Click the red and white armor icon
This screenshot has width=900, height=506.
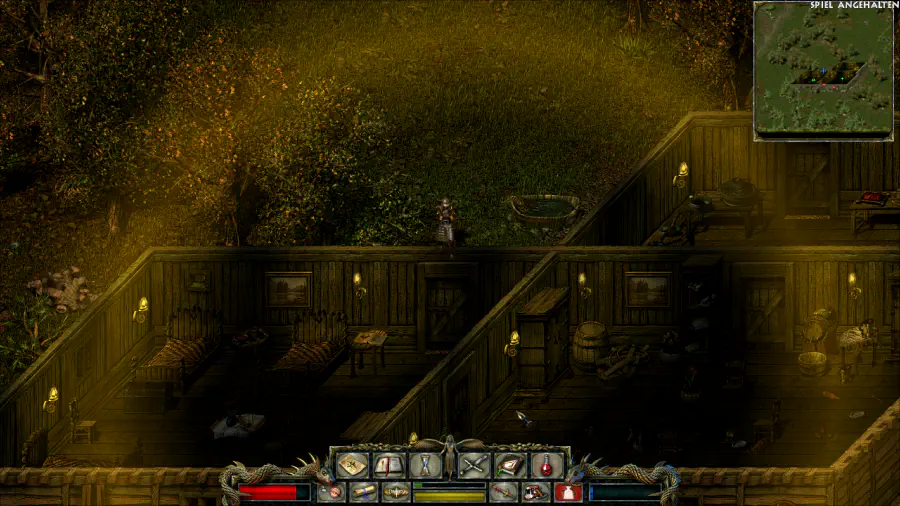[x=535, y=492]
